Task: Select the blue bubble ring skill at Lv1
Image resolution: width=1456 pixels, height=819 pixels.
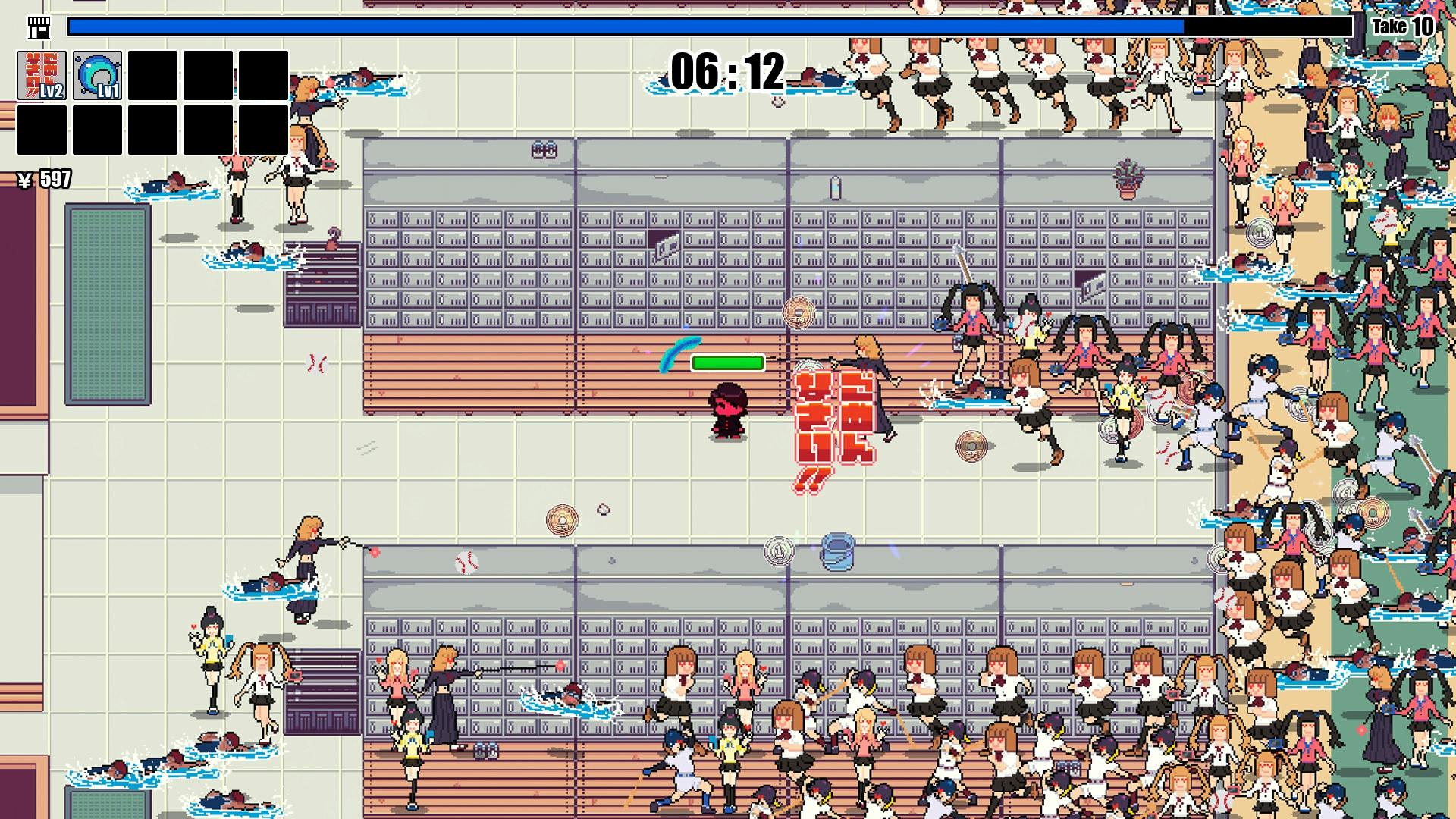Action: [97, 75]
